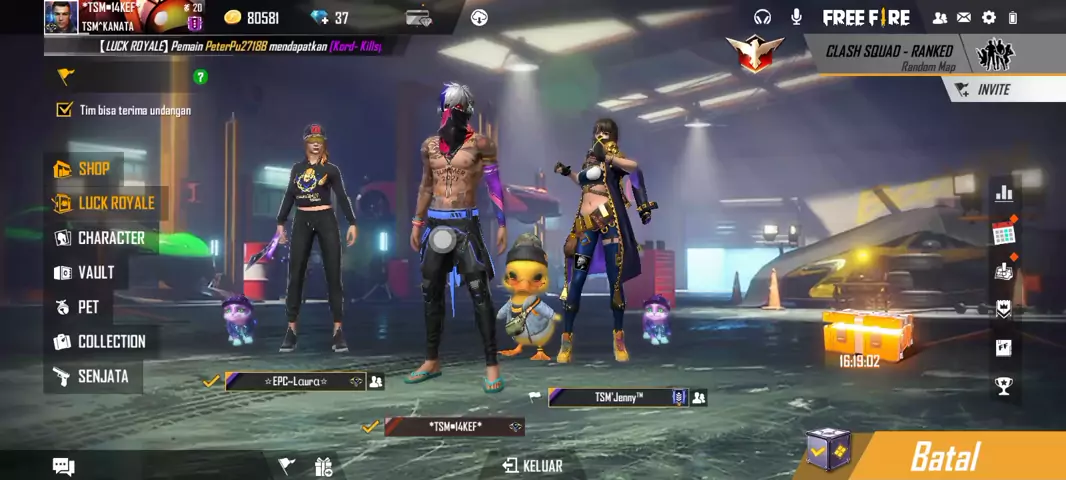Viewport: 1066px width, 480px height.
Task: Open the settings gear icon
Action: tap(989, 17)
